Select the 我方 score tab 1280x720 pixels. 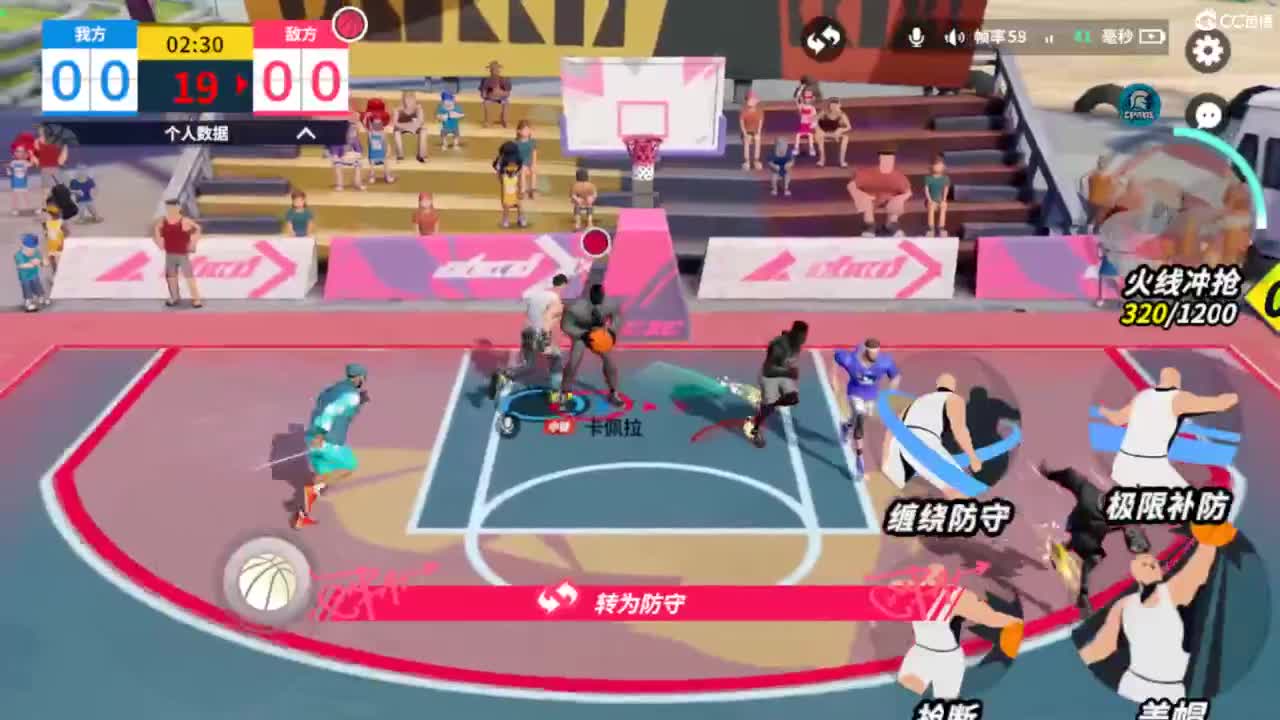click(x=88, y=35)
